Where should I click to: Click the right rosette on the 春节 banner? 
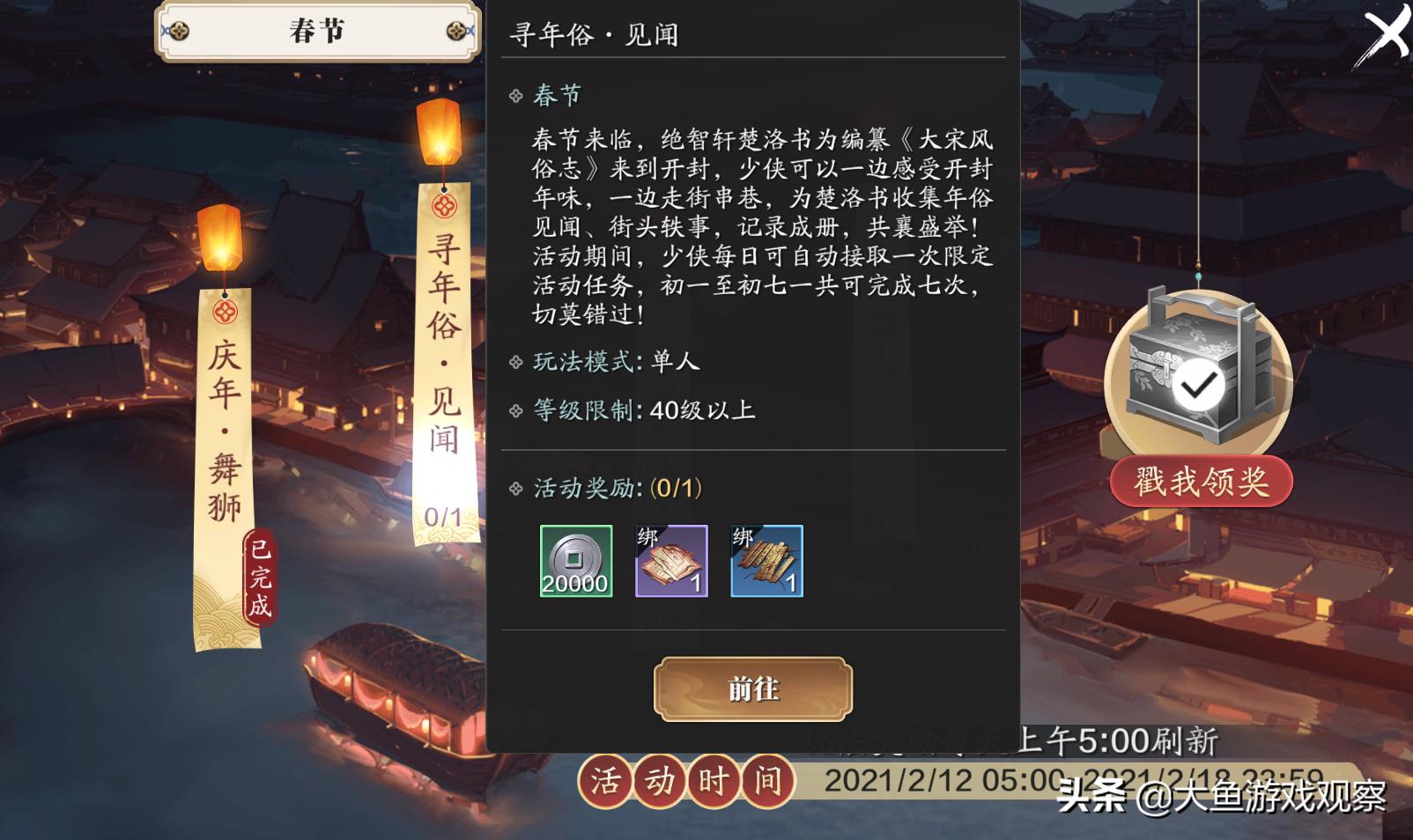tap(457, 31)
